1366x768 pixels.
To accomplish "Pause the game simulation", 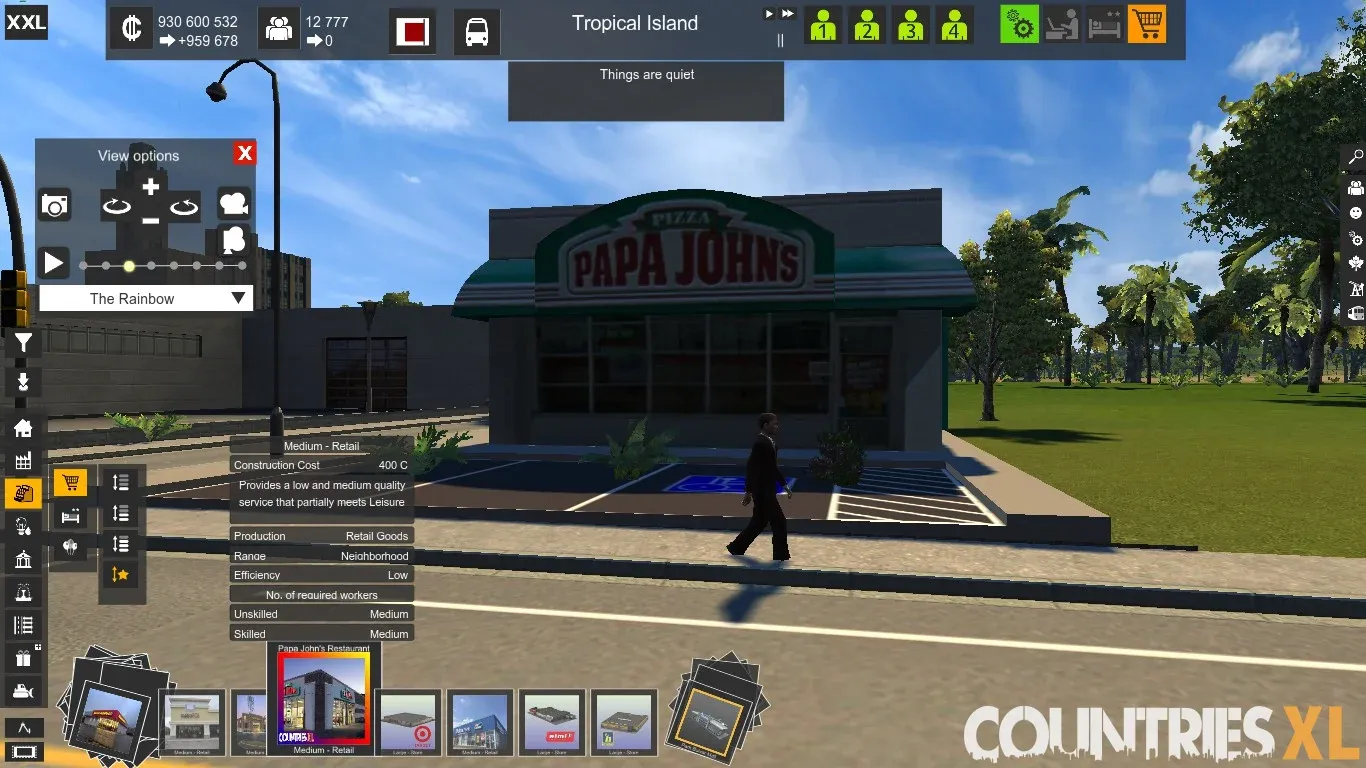I will (781, 41).
